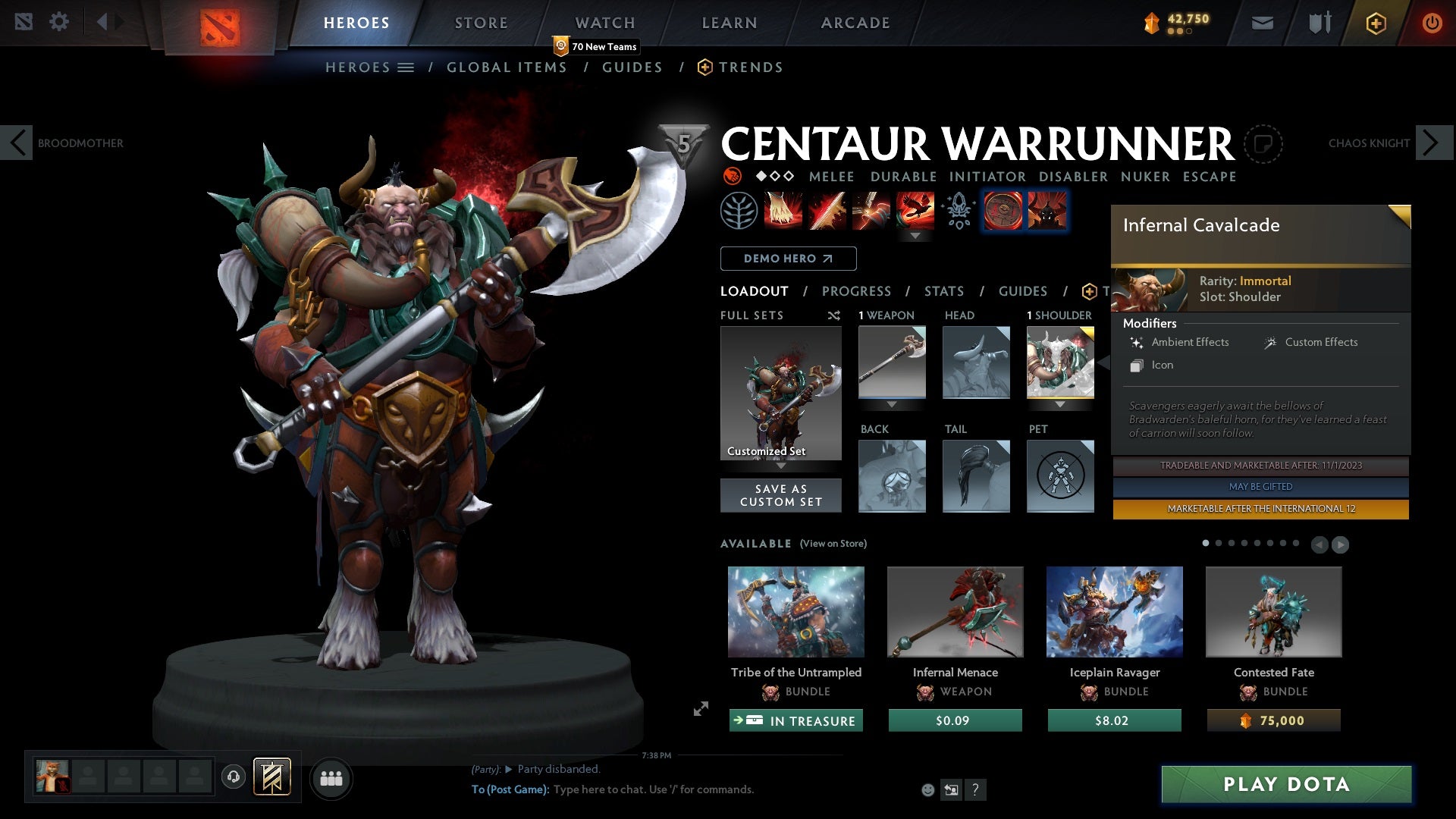
Task: View the selected Infernal Cavalcade shoulder icon
Action: click(x=1060, y=362)
